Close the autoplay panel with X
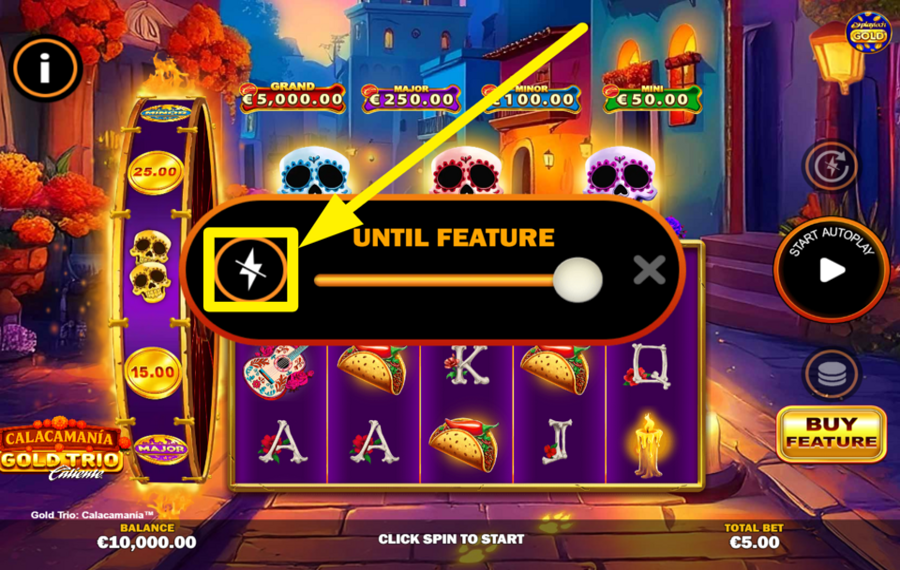The image size is (900, 570). pos(650,269)
